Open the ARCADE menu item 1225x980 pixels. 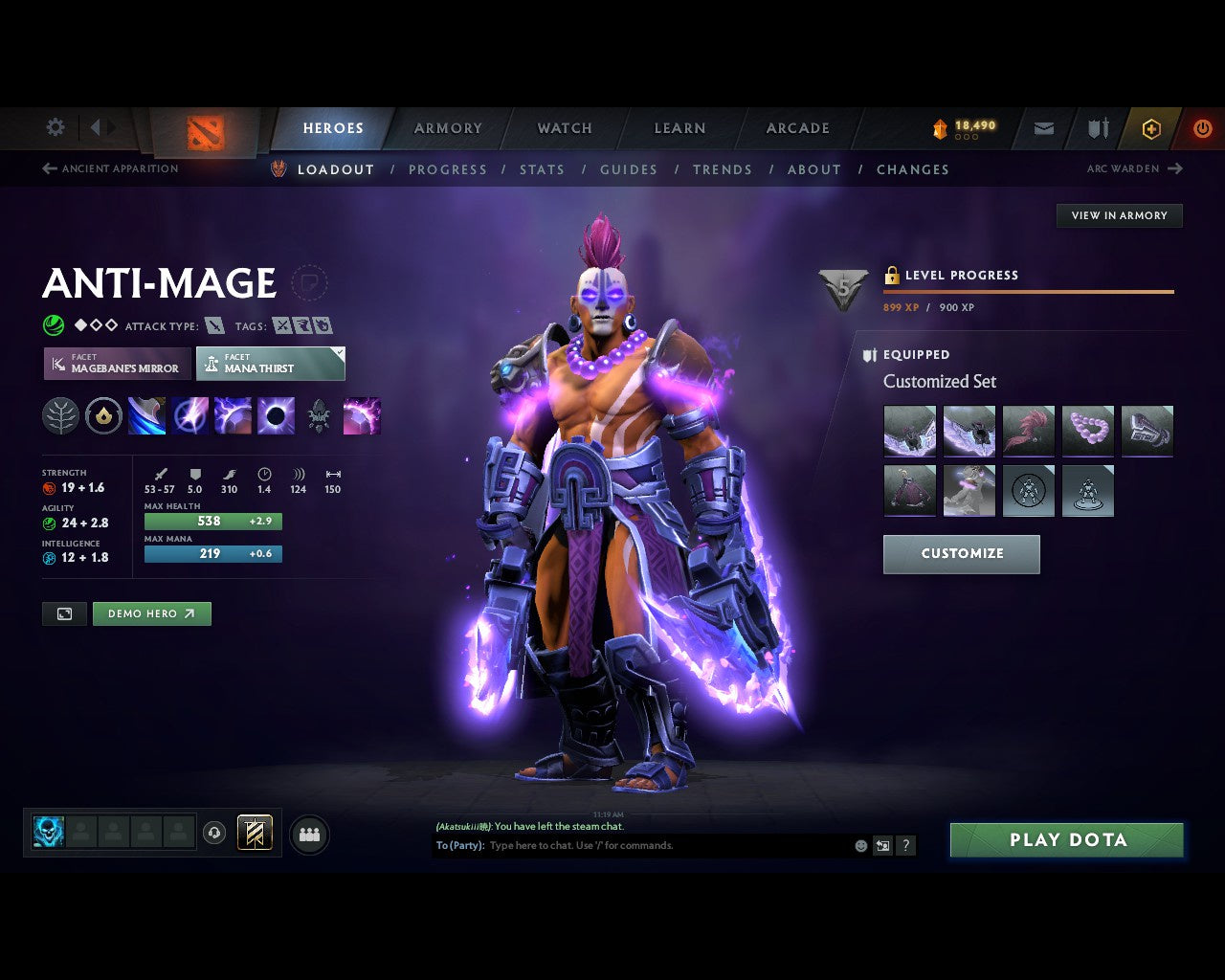click(797, 128)
